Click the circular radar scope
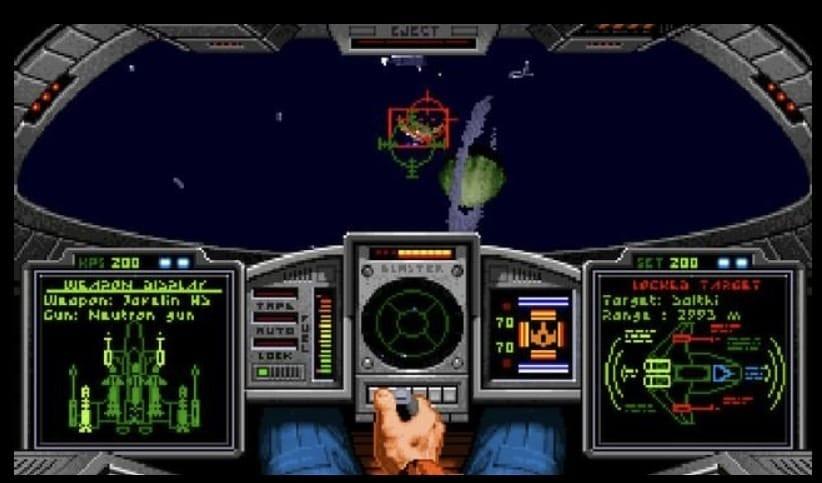 411,324
